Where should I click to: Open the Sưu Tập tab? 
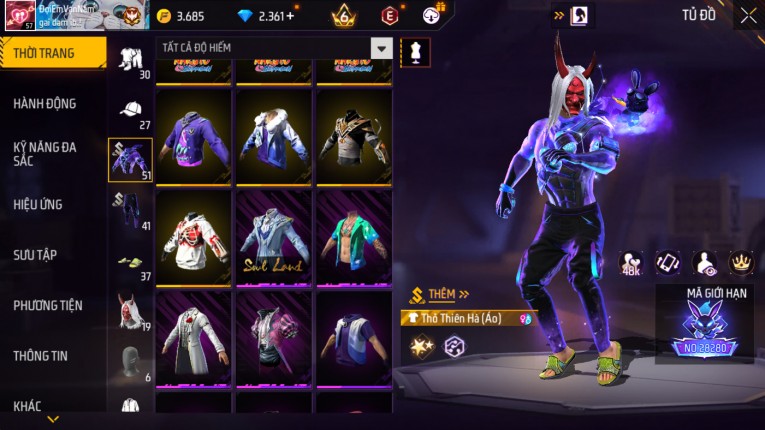pyautogui.click(x=36, y=255)
